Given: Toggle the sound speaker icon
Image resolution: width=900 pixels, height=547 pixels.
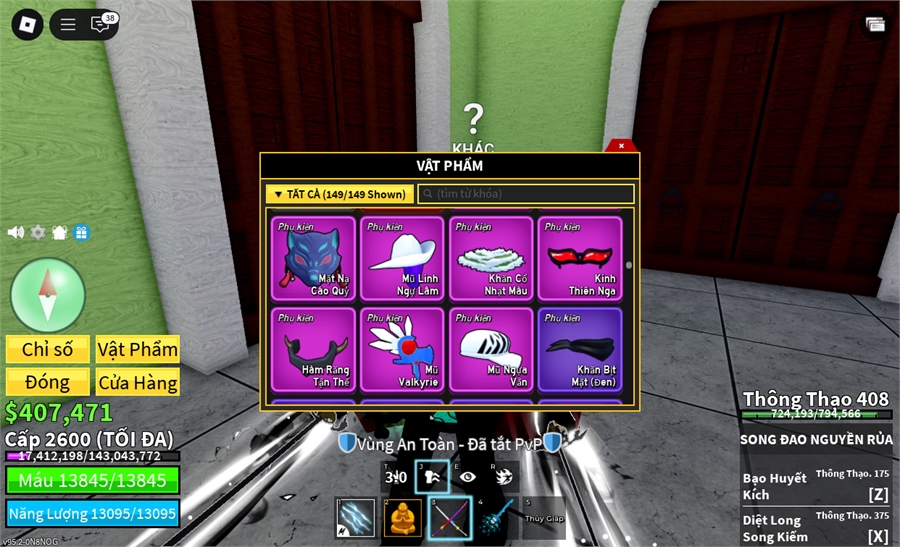Looking at the screenshot, I should click(16, 232).
